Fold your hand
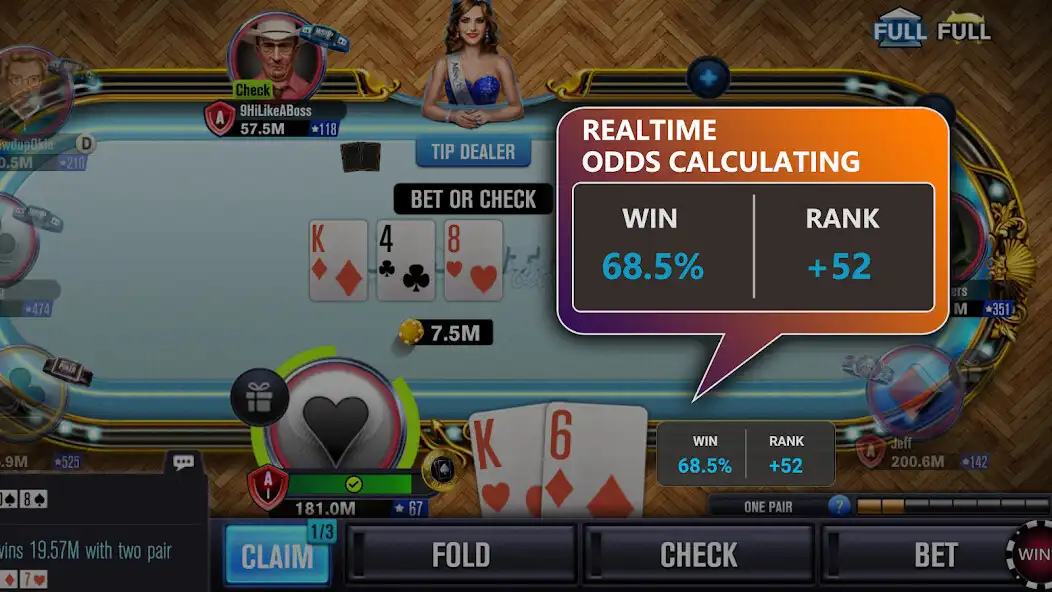Viewport: 1052px width, 592px height. click(x=460, y=555)
